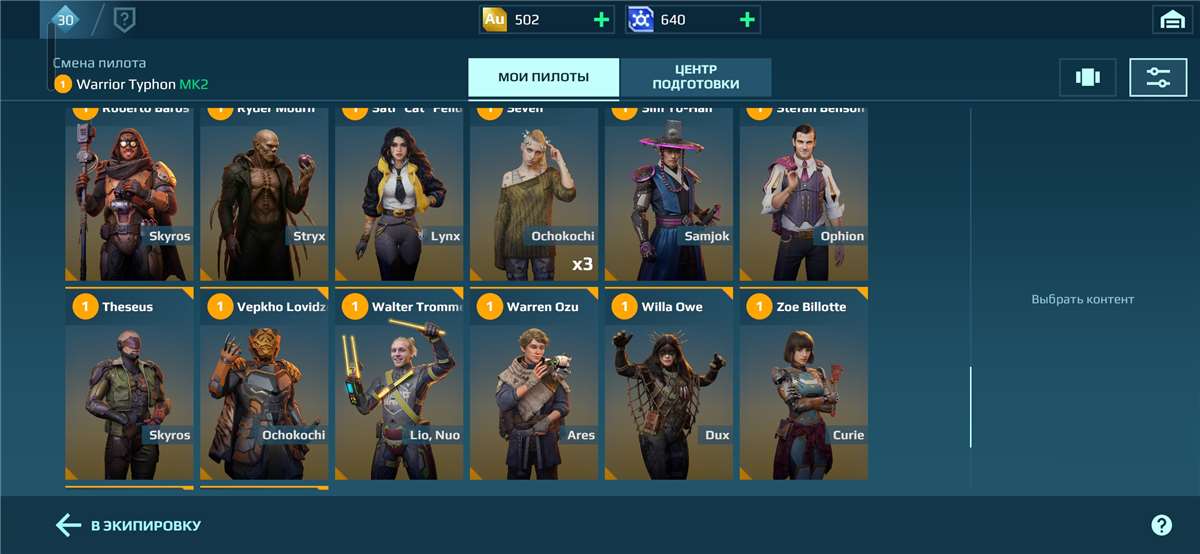Buy more blue hex currency via plus
The image size is (1200, 554).
click(x=746, y=19)
